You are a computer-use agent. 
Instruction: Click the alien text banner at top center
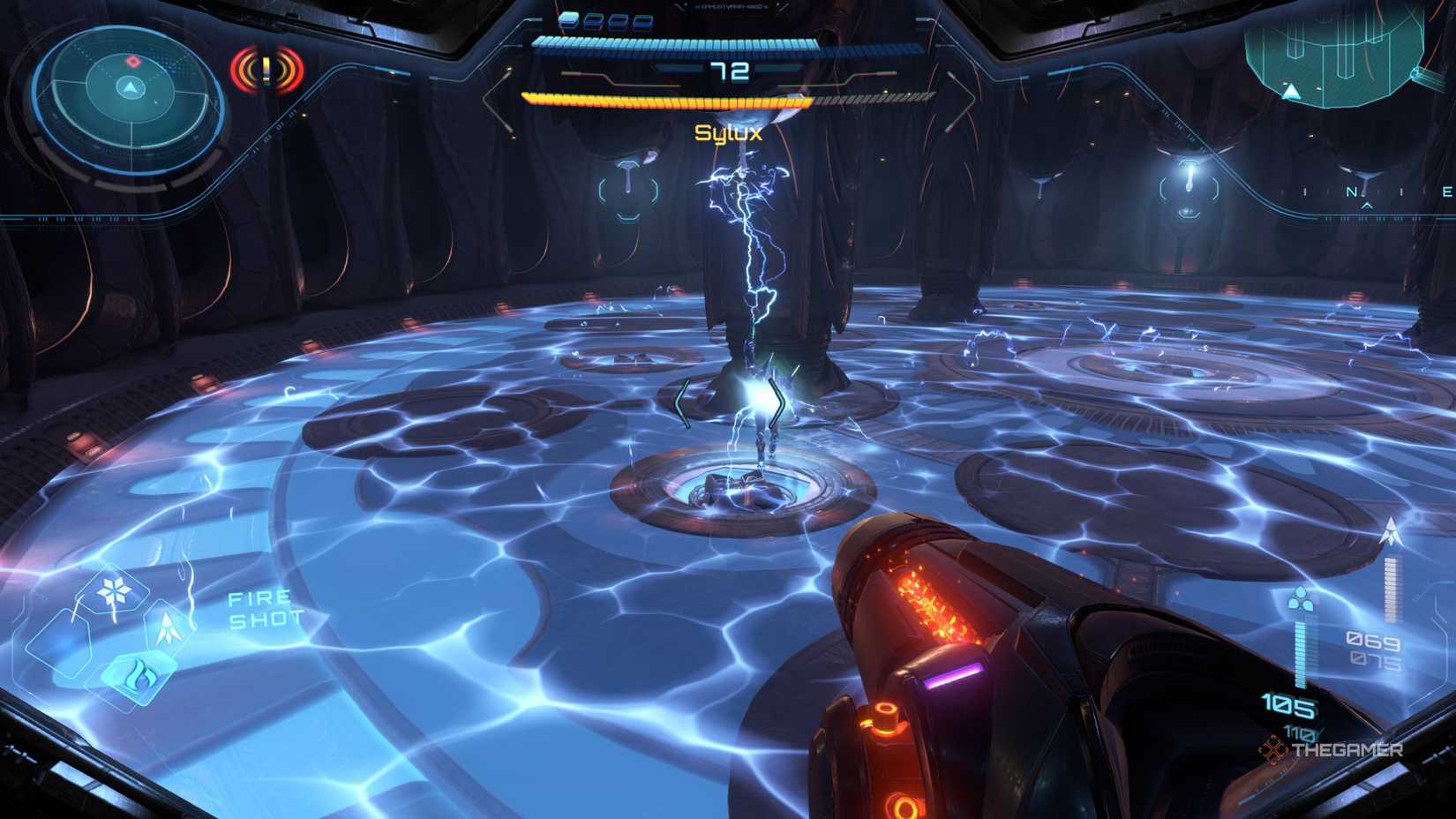click(x=731, y=8)
